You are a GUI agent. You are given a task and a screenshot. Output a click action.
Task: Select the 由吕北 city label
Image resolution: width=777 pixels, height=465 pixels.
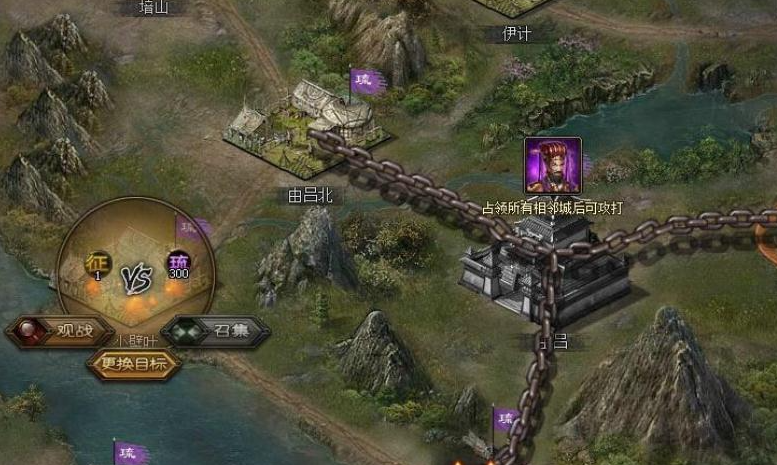[x=308, y=196]
